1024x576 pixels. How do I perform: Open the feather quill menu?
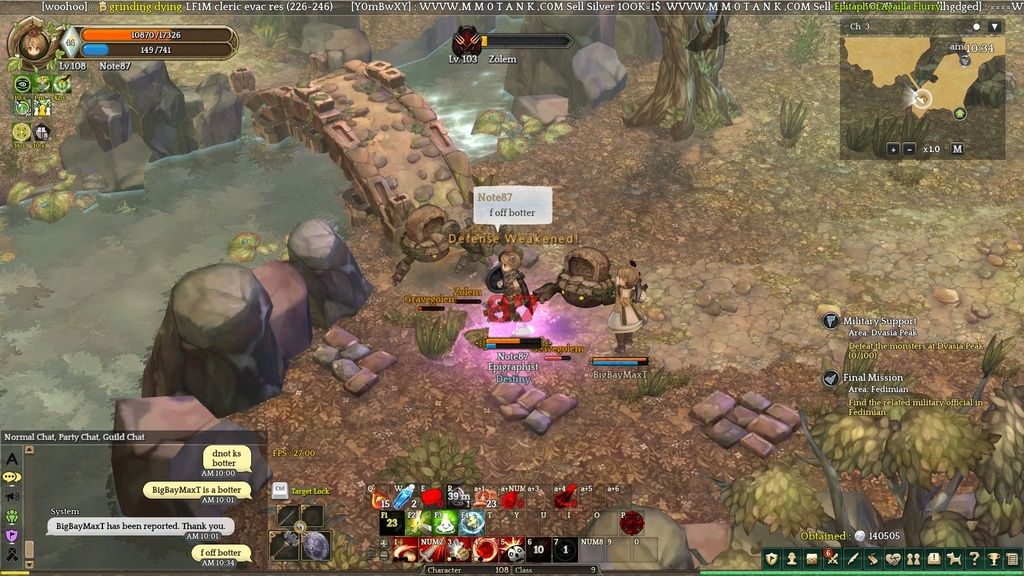click(853, 558)
